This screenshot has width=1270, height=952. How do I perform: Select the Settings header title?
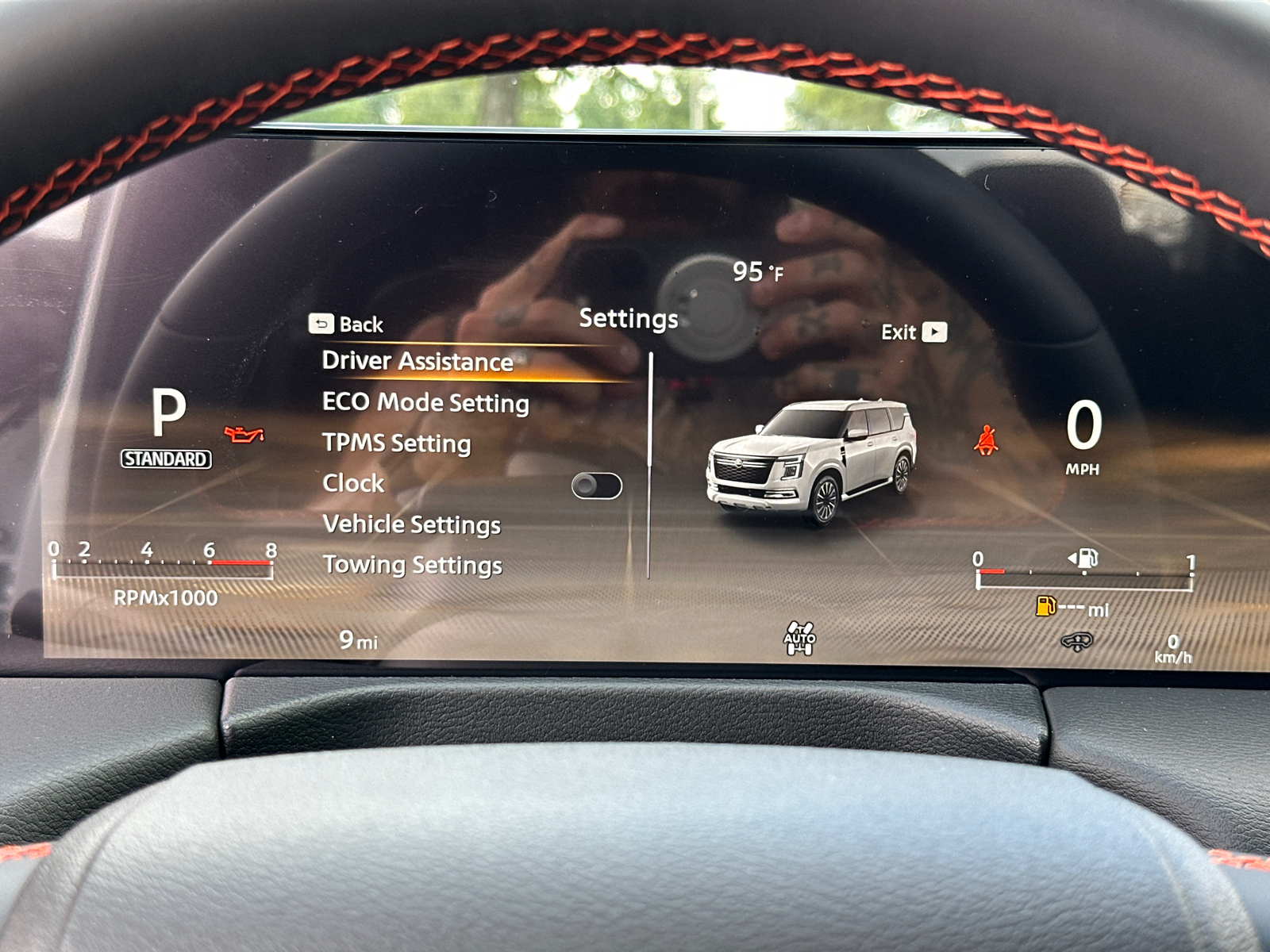click(629, 319)
